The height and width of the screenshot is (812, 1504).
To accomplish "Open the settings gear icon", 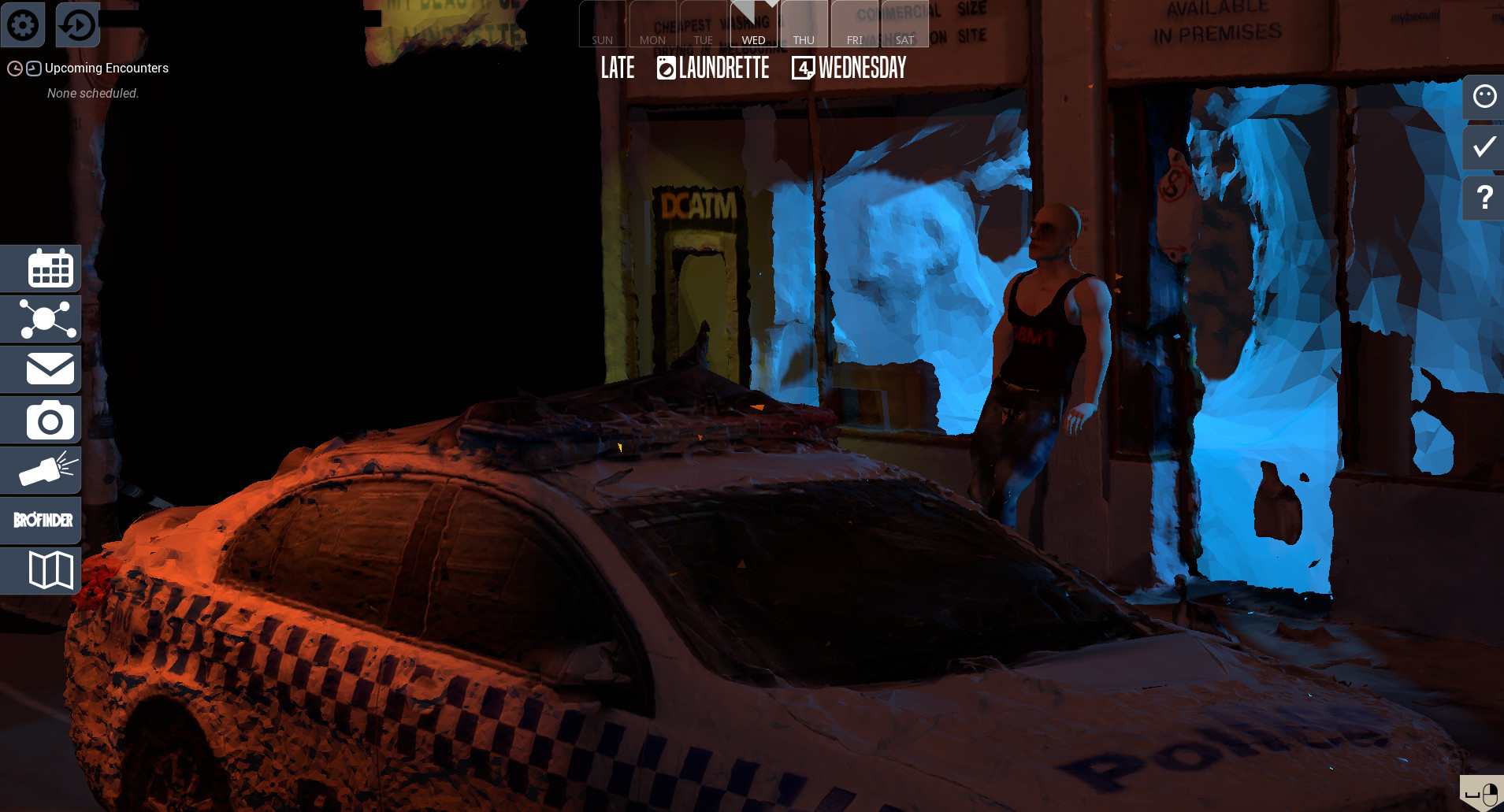I will pyautogui.click(x=23, y=24).
